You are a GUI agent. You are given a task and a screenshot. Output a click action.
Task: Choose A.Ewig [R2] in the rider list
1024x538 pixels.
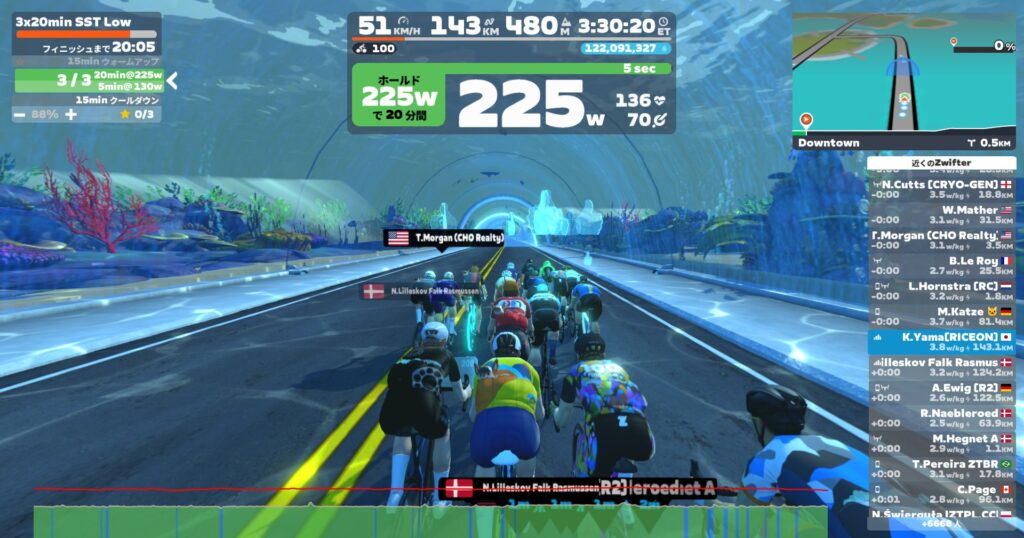(941, 392)
